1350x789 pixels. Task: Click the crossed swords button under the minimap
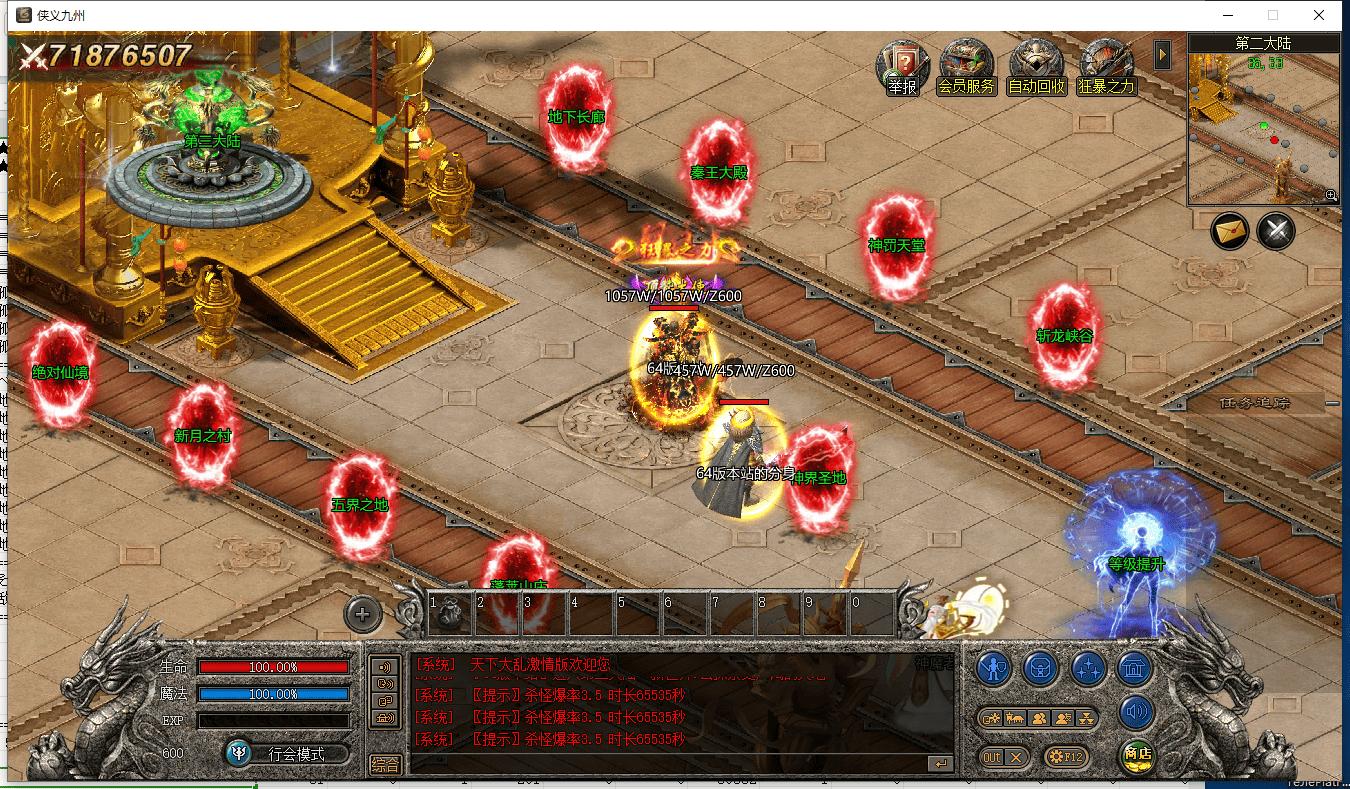(x=1276, y=232)
